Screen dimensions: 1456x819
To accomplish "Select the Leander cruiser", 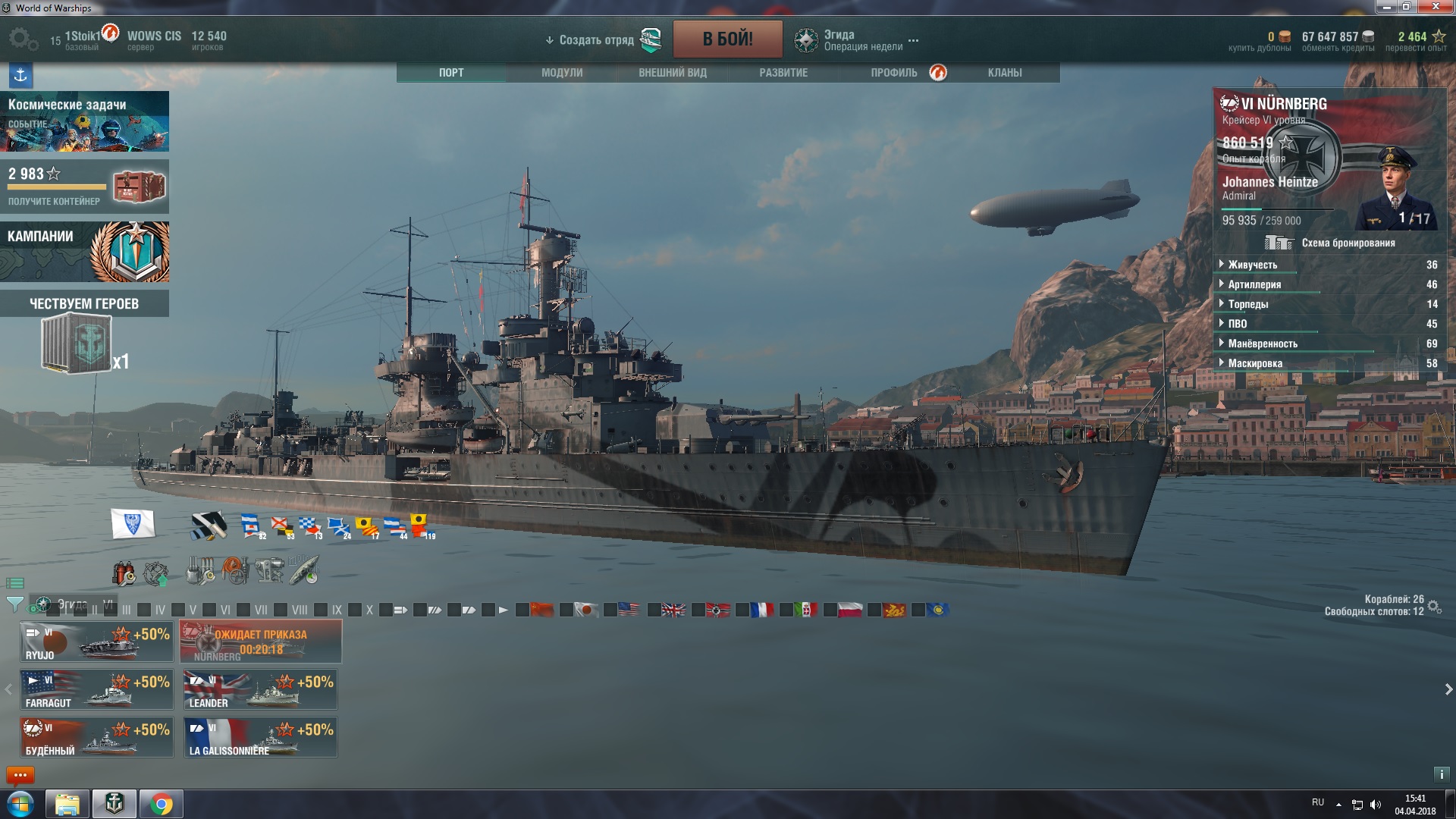I will coord(260,689).
